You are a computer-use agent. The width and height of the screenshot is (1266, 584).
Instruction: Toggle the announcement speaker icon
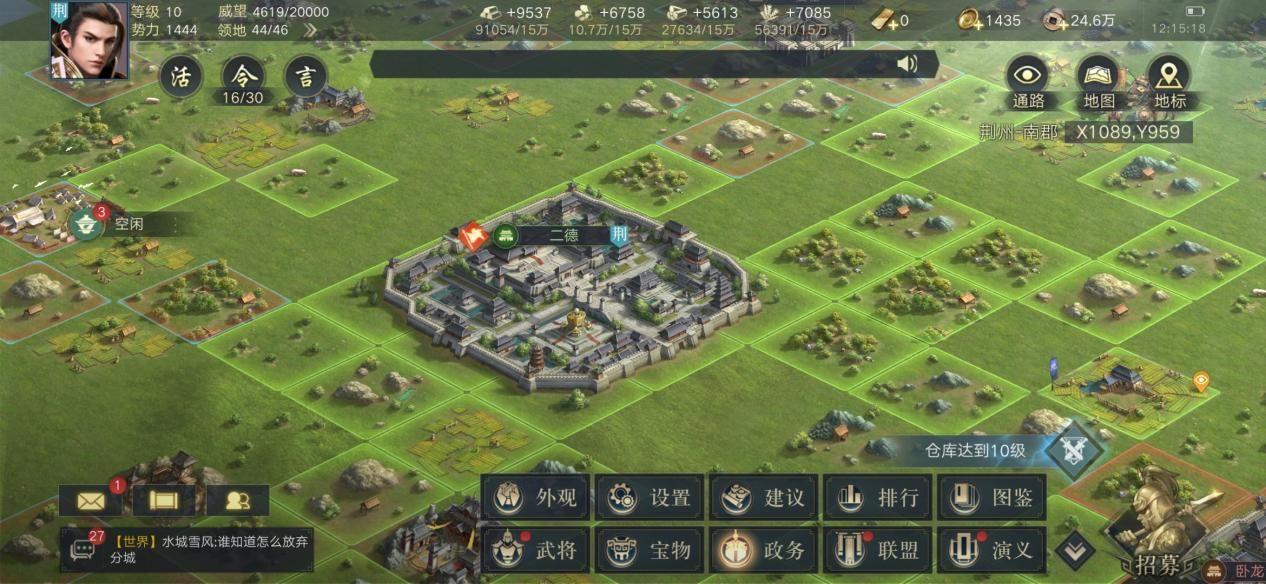pos(906,65)
